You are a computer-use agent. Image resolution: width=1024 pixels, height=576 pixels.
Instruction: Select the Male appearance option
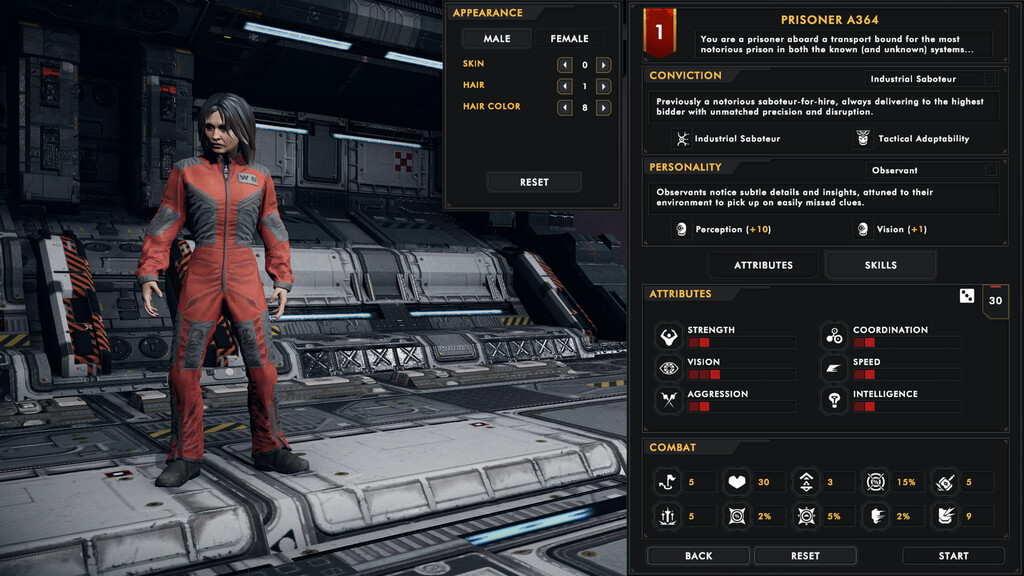click(497, 39)
